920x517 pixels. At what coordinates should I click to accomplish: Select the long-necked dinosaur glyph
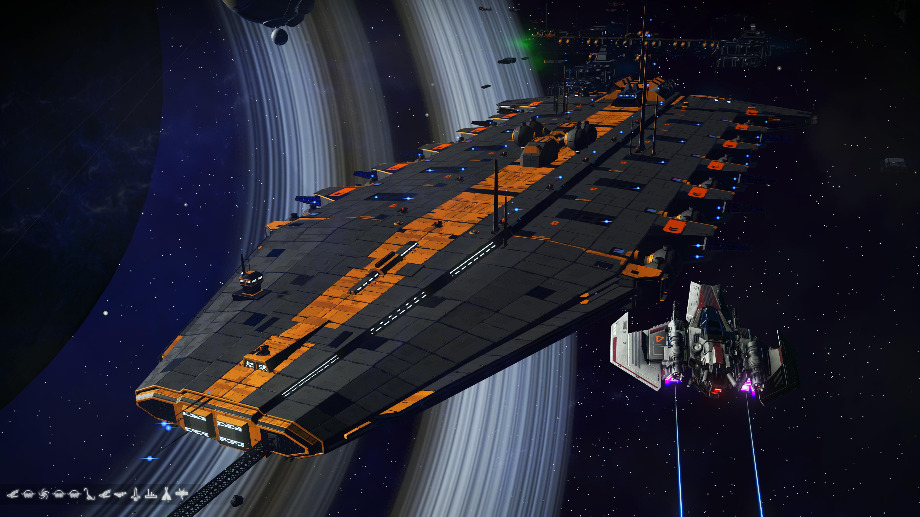(x=89, y=494)
